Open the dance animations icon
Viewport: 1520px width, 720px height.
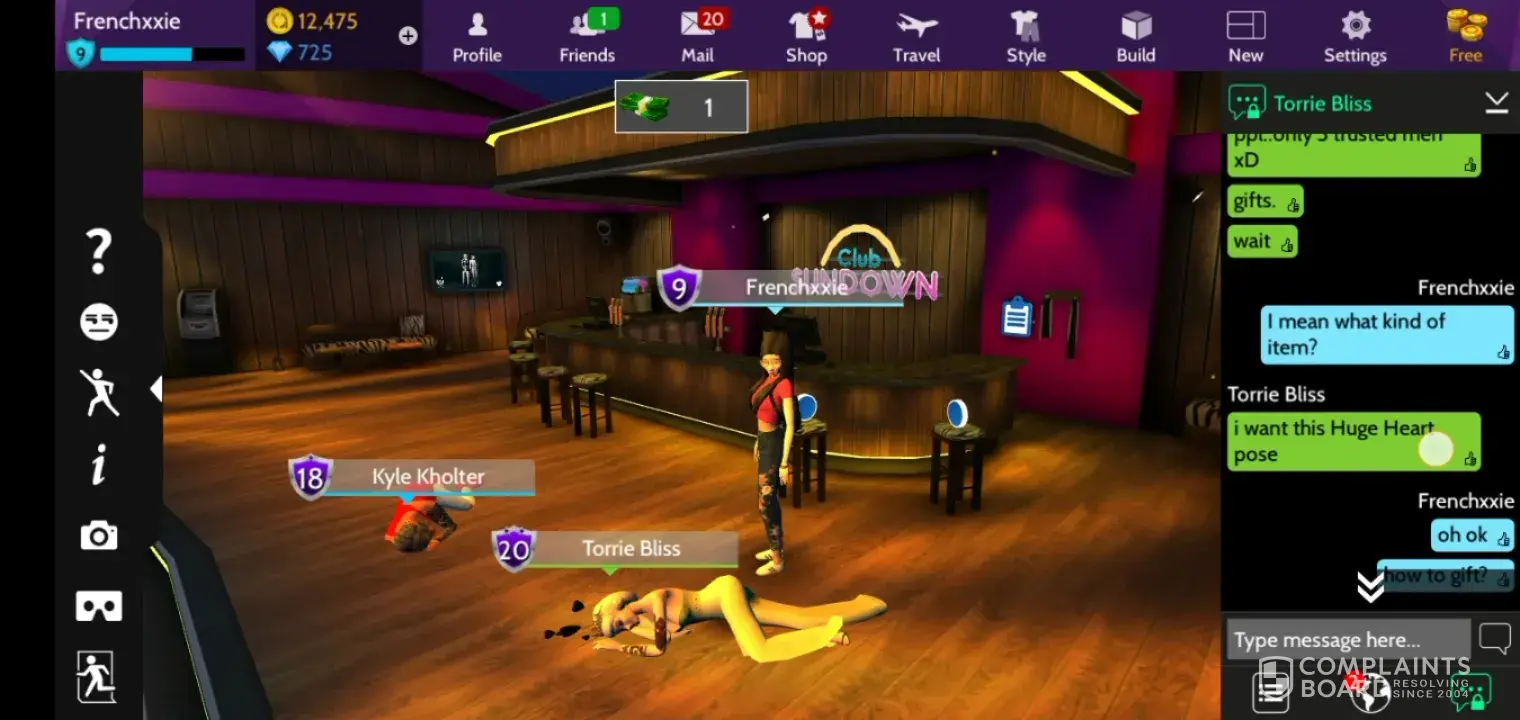coord(99,392)
